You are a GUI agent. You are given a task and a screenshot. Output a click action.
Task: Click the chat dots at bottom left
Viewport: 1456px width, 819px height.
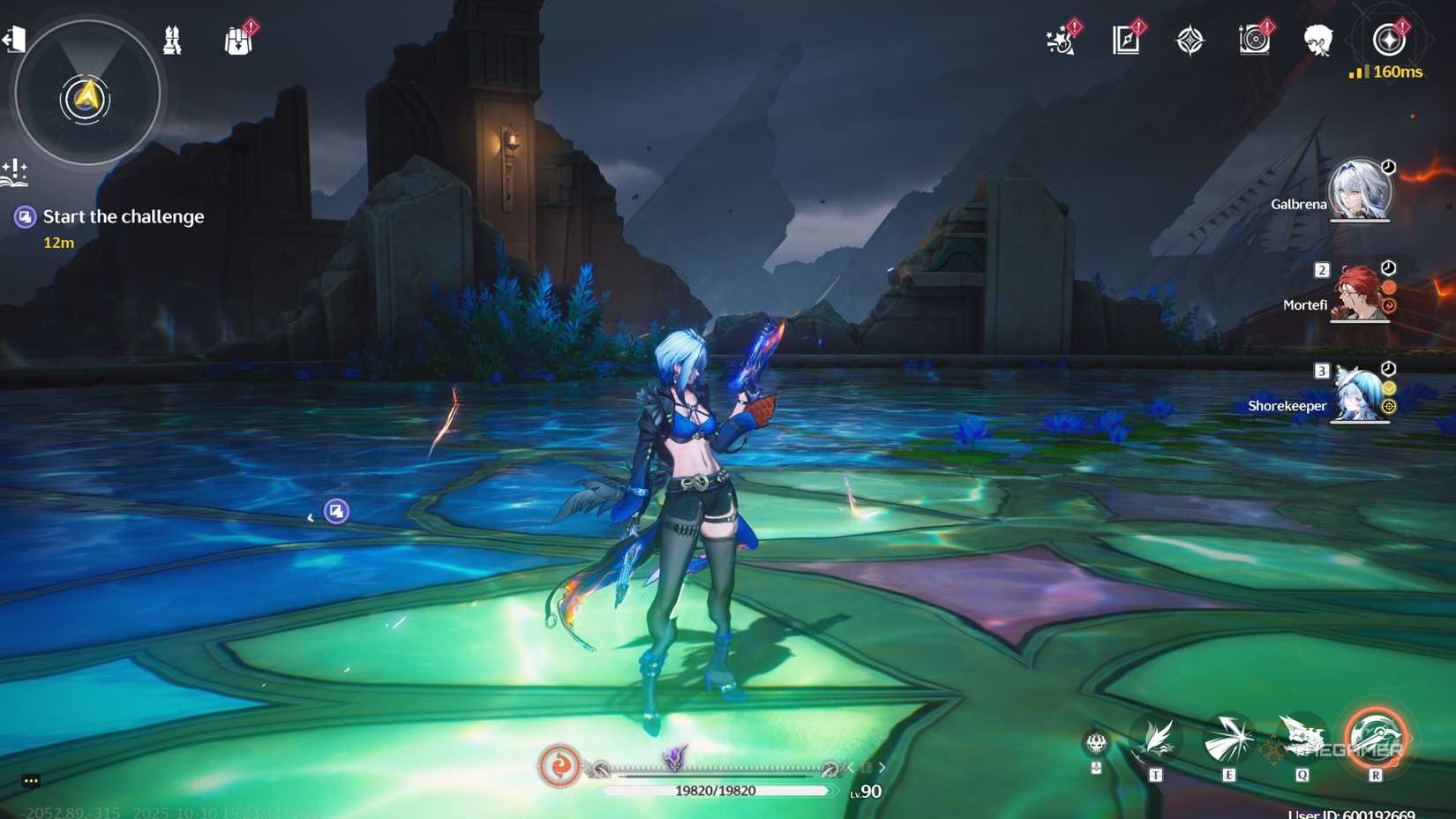point(30,781)
